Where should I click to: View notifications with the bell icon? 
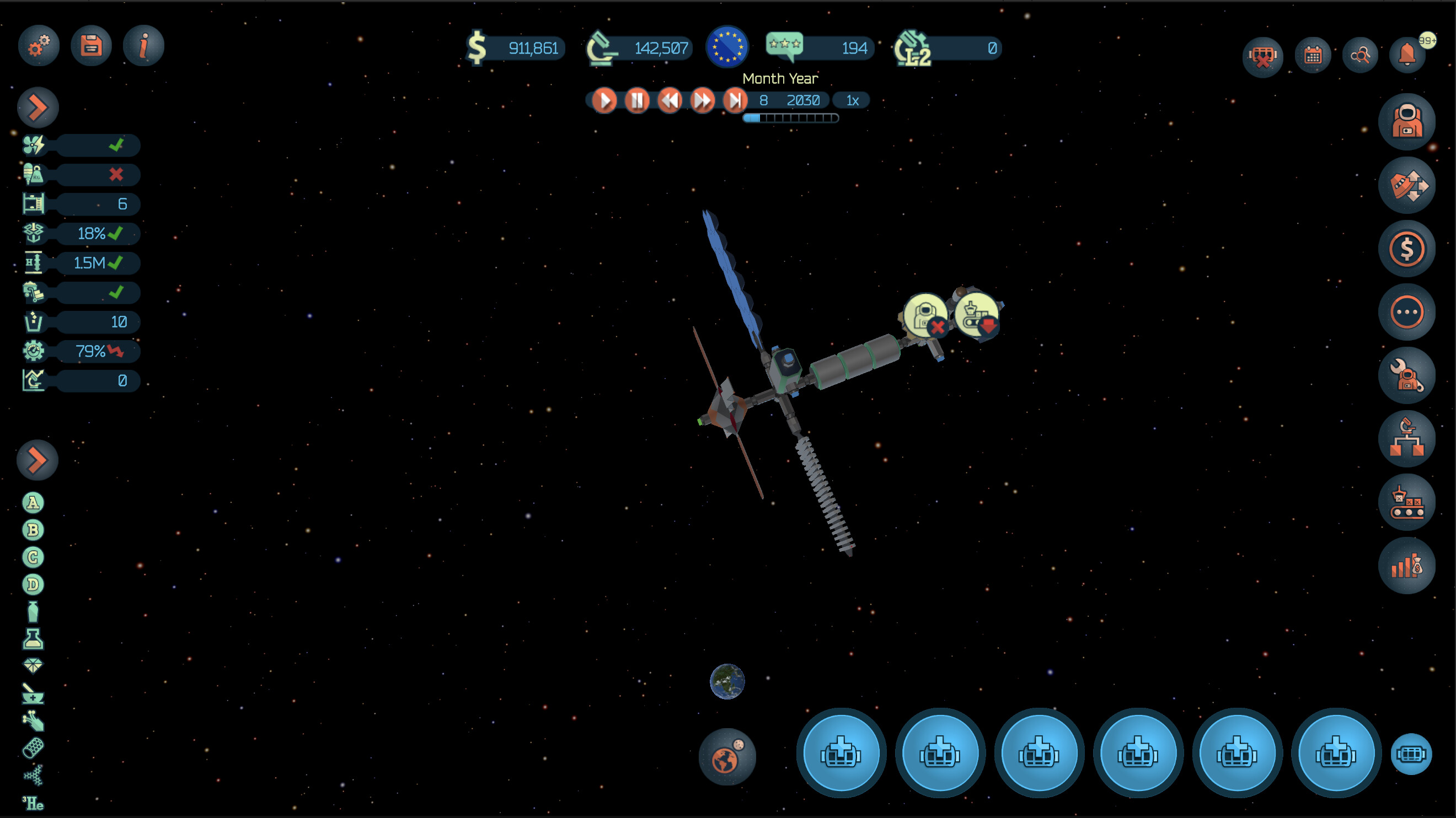coord(1407,55)
